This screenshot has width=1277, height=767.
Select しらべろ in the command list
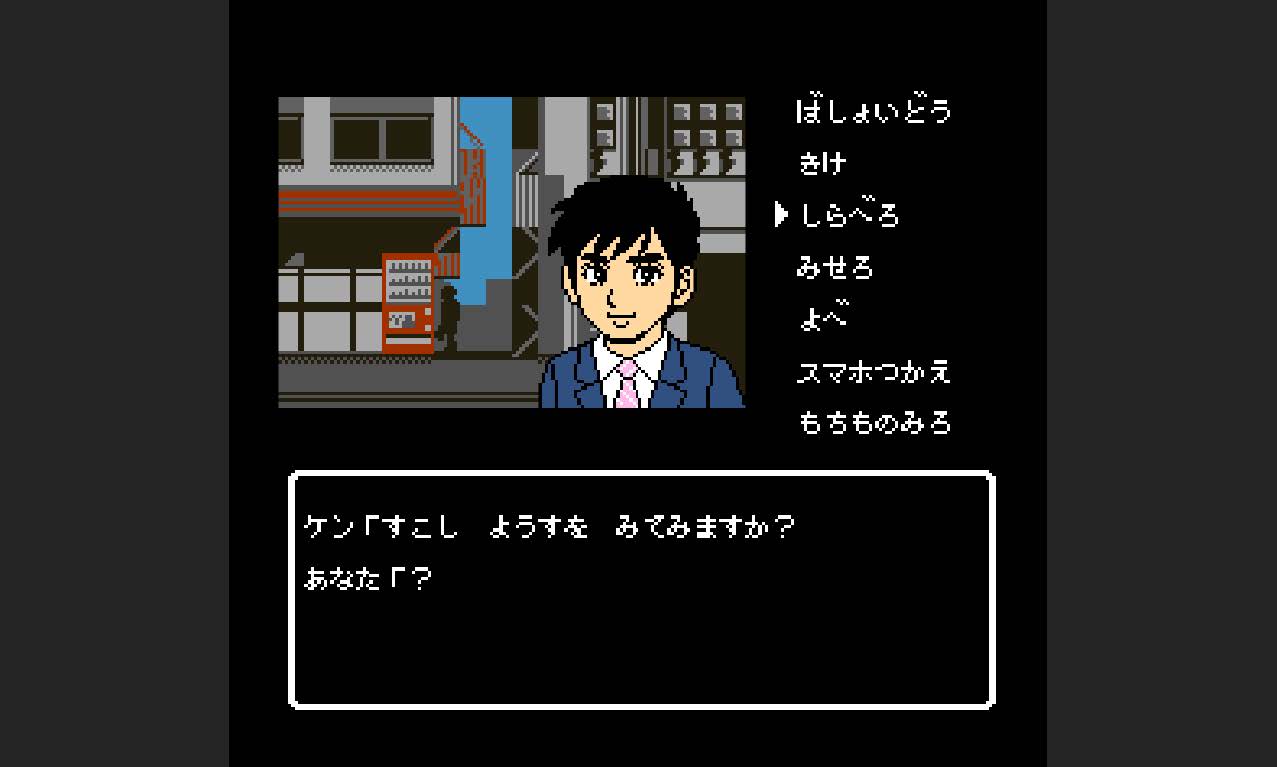(x=848, y=215)
